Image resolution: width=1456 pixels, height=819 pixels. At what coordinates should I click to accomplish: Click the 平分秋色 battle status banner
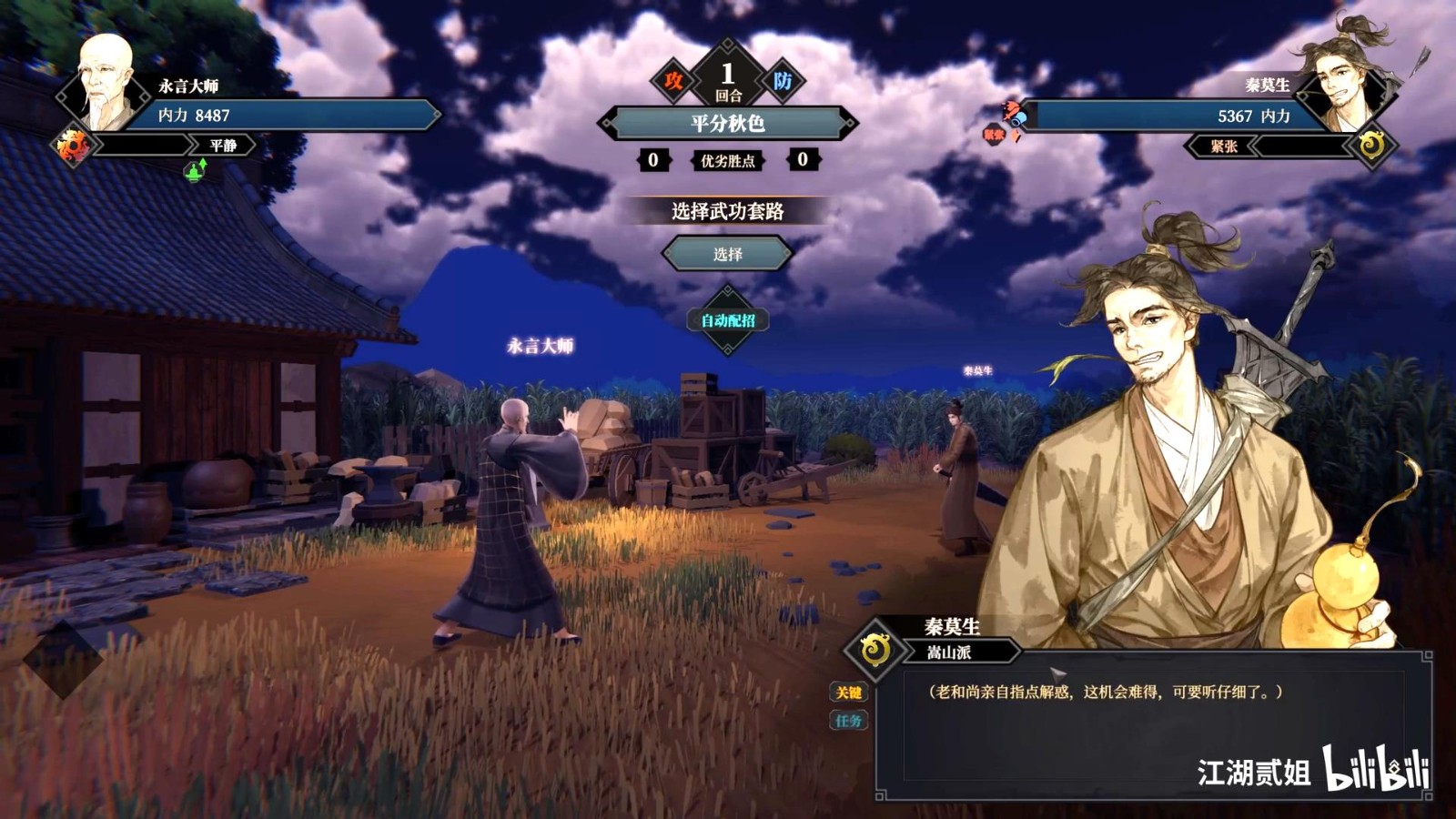[x=728, y=120]
